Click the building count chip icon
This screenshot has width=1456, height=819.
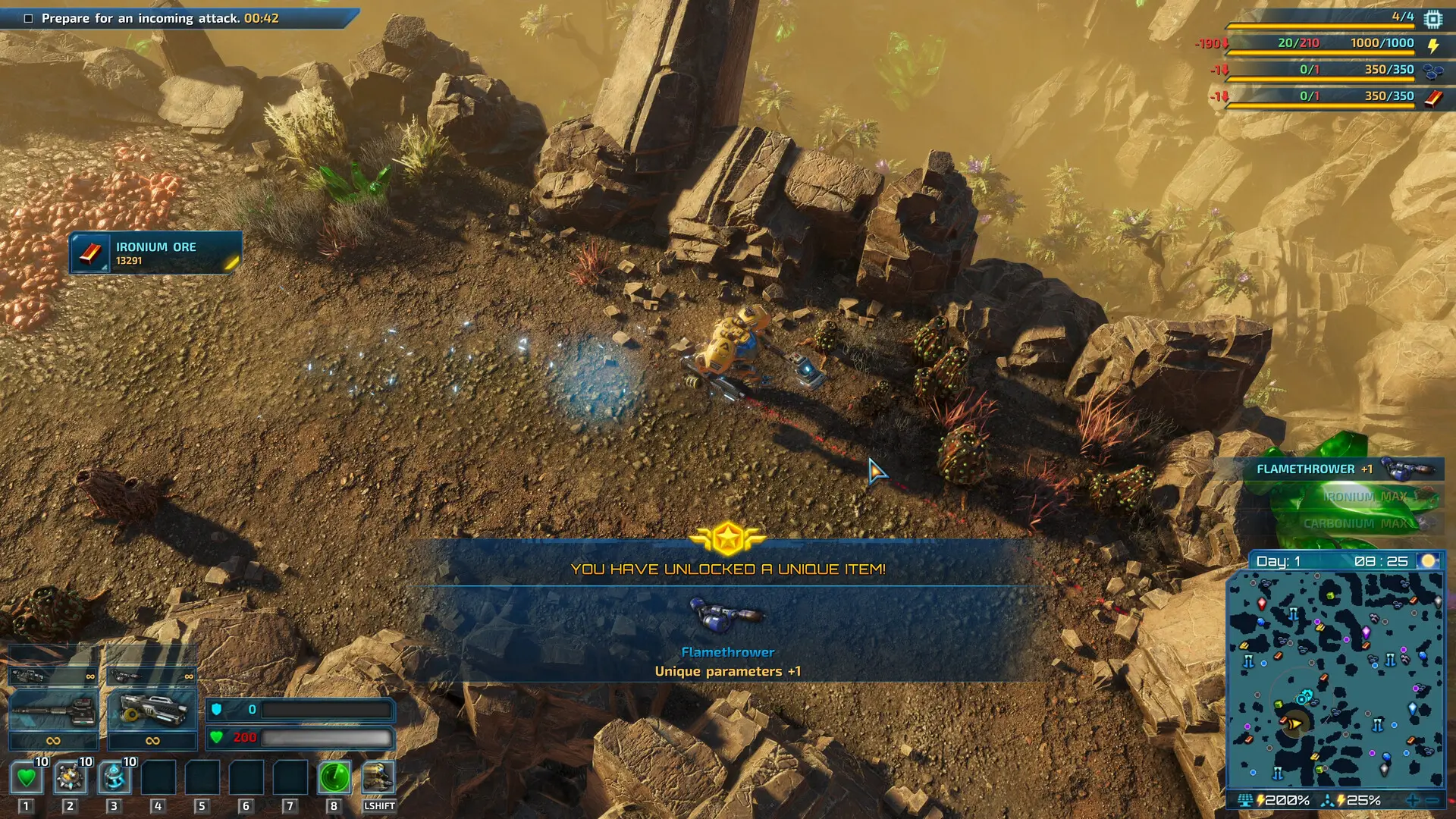coord(1432,18)
